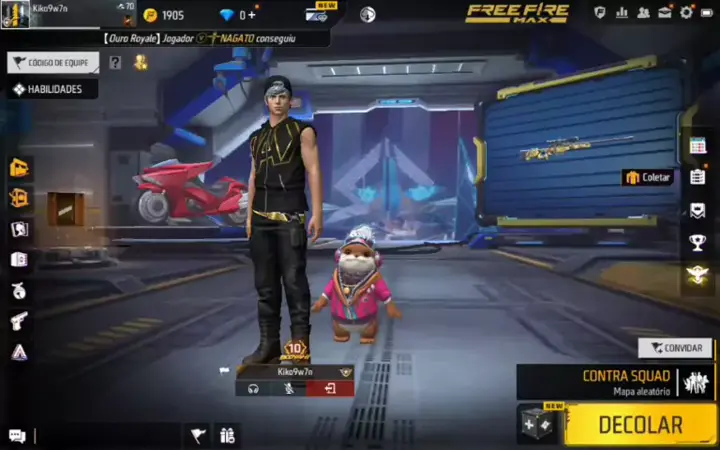
Task: Open the friends list icon
Action: (643, 13)
